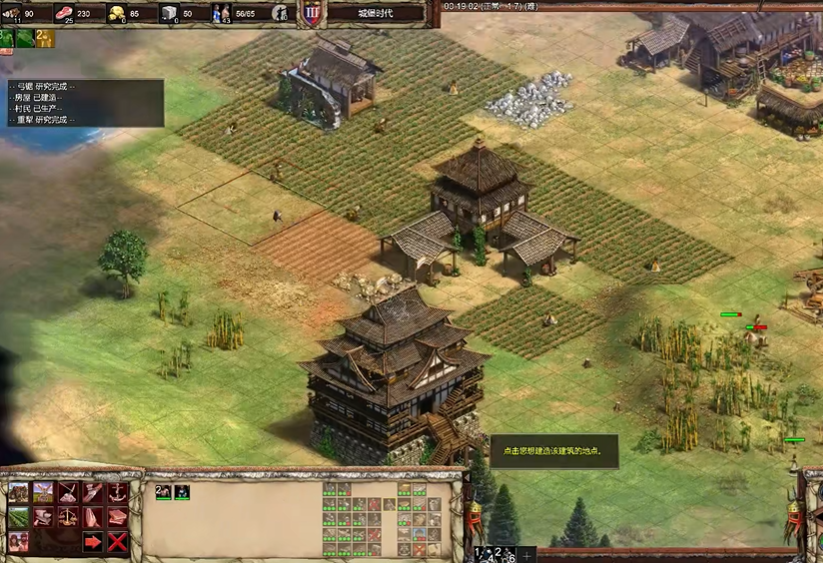Choose the praying hands monastery icon
This screenshot has height=563, width=823.
point(92,517)
